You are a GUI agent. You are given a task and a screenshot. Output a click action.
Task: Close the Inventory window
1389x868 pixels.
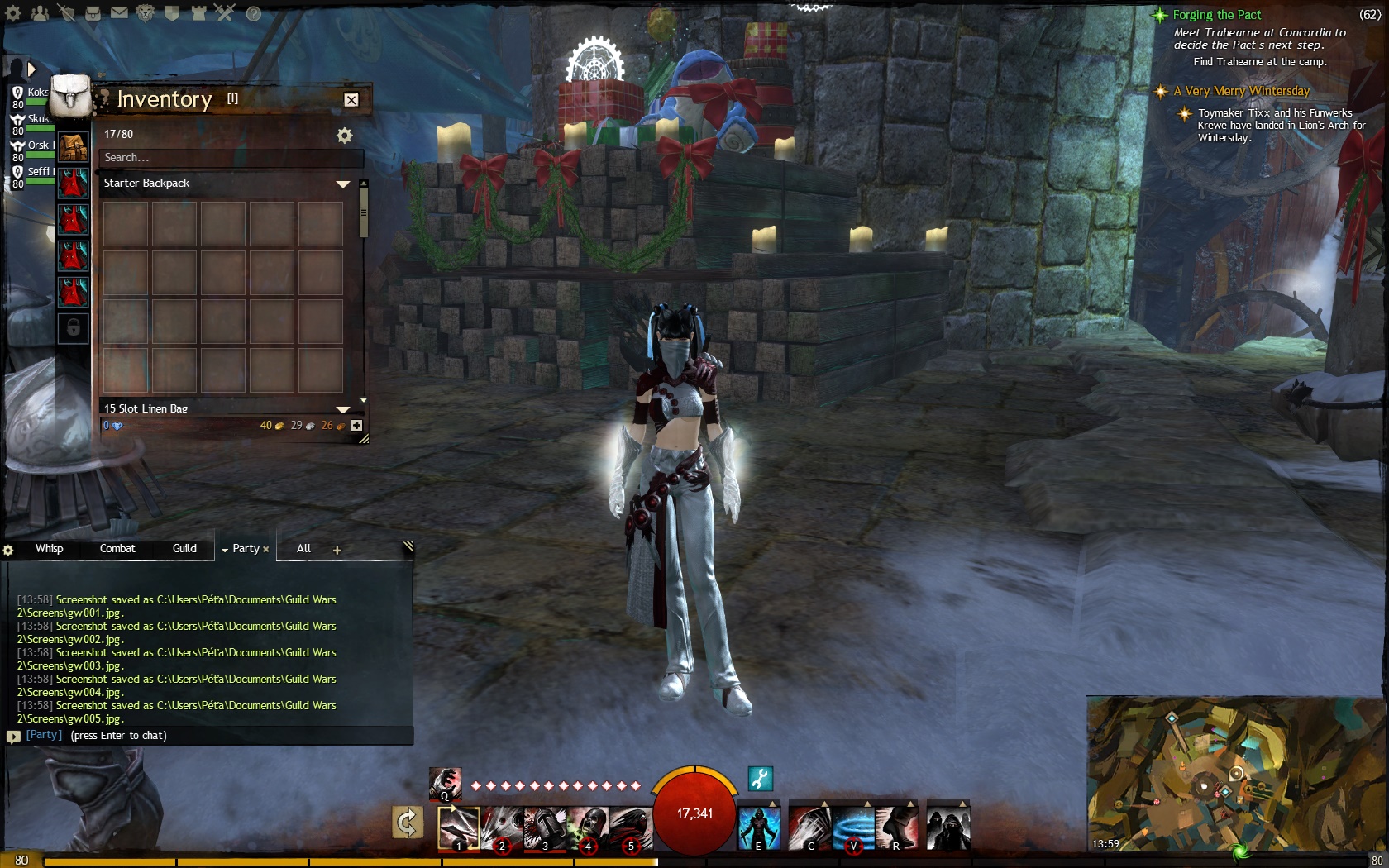(351, 100)
